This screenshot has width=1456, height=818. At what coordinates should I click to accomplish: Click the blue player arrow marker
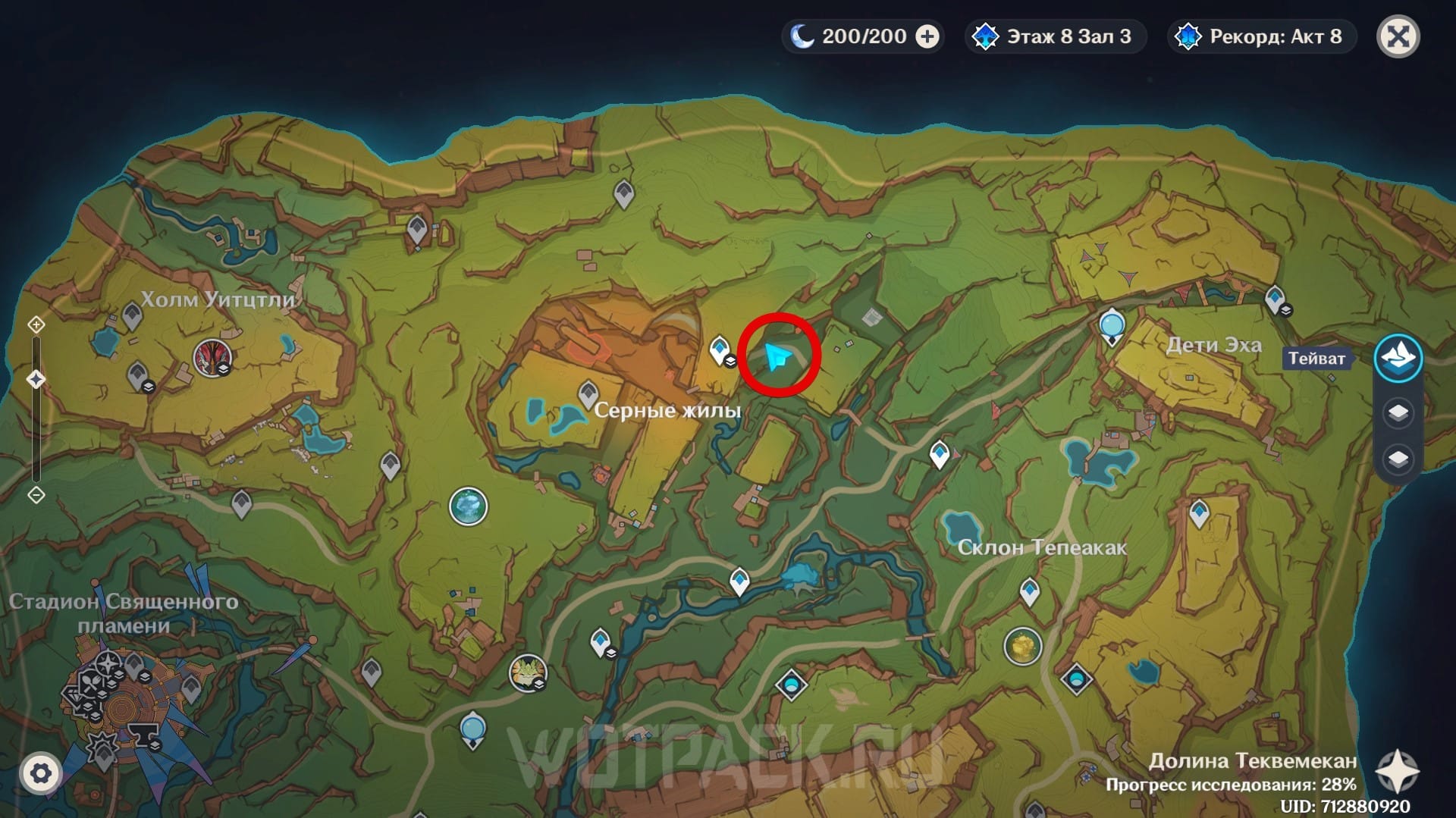777,356
